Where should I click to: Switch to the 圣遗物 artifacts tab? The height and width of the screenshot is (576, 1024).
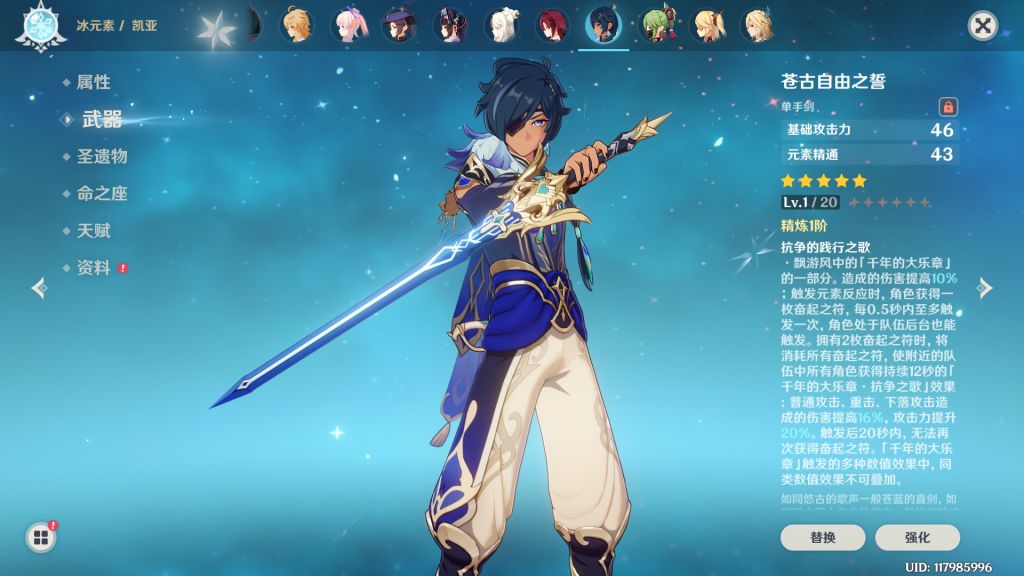102,156
